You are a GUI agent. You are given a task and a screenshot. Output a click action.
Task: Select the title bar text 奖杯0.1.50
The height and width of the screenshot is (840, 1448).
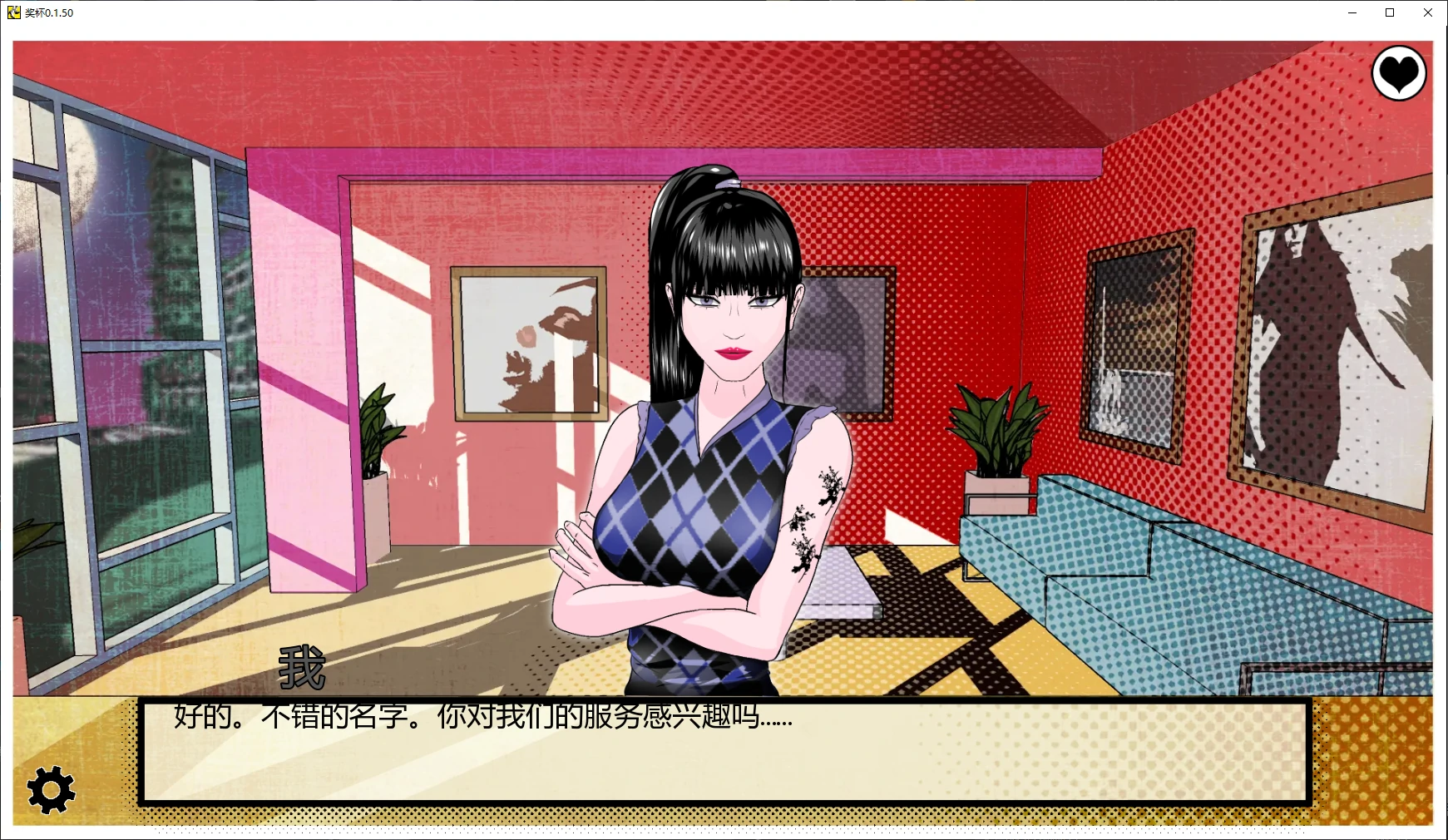50,12
